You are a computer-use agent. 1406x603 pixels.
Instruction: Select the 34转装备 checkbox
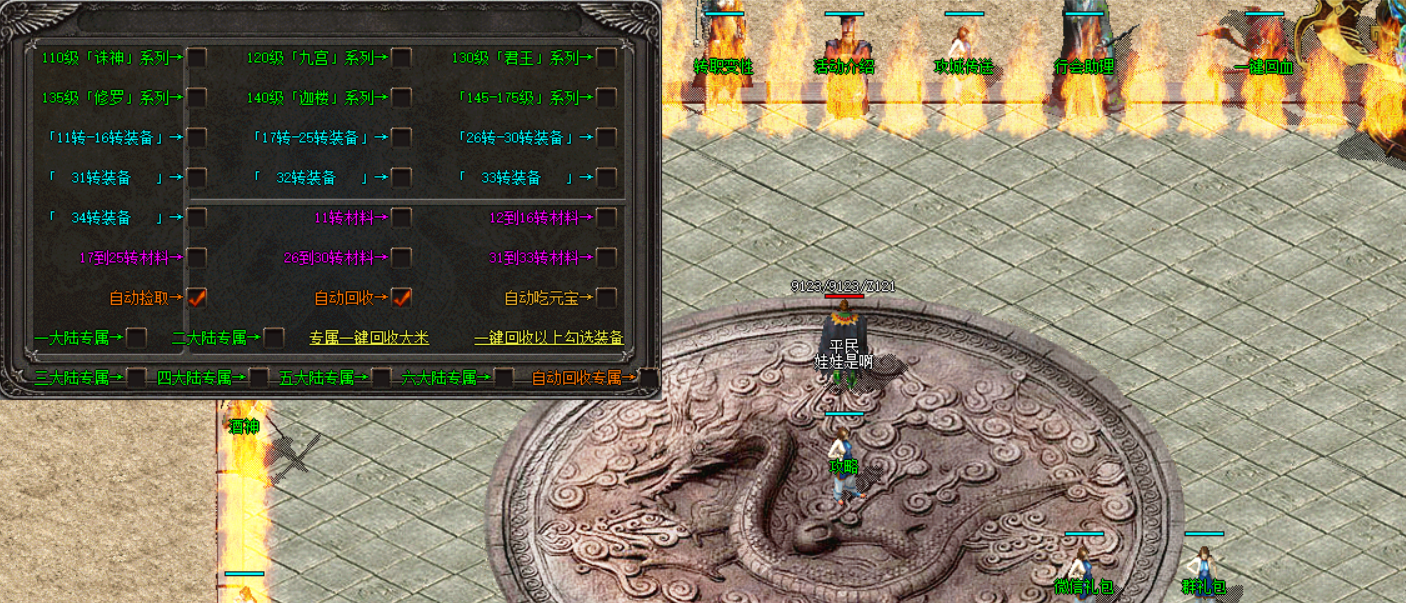pyautogui.click(x=197, y=218)
